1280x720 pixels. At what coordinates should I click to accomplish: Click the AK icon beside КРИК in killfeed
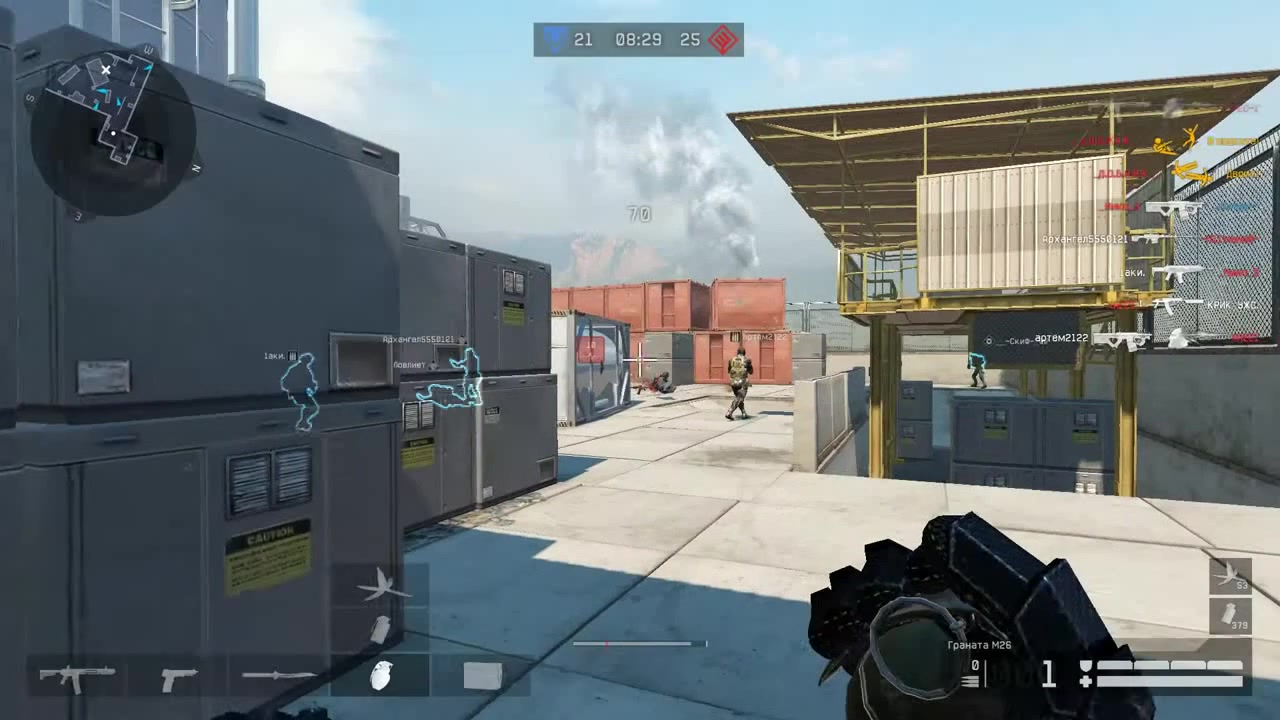1168,303
